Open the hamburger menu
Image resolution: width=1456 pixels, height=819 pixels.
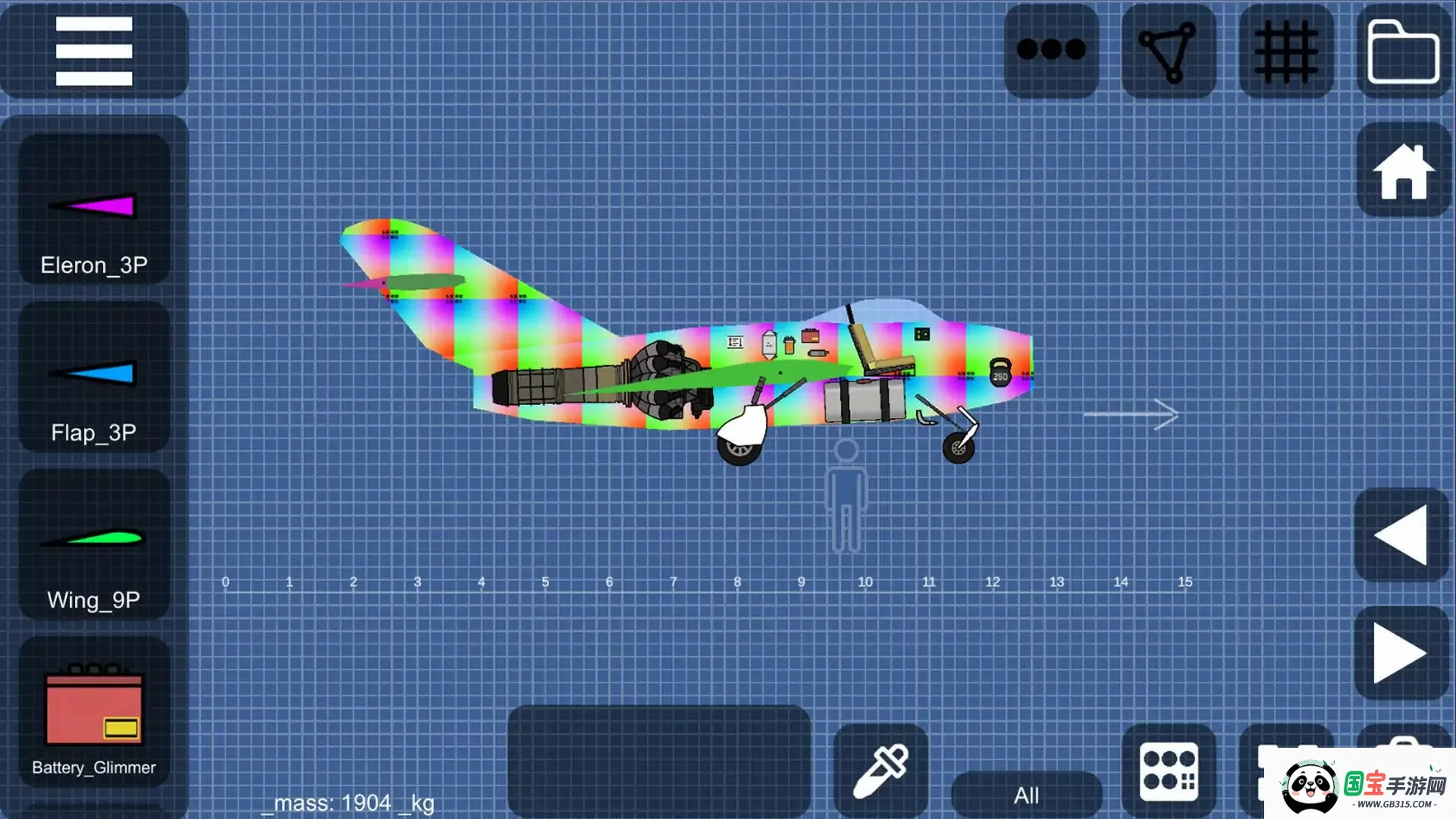pyautogui.click(x=93, y=53)
